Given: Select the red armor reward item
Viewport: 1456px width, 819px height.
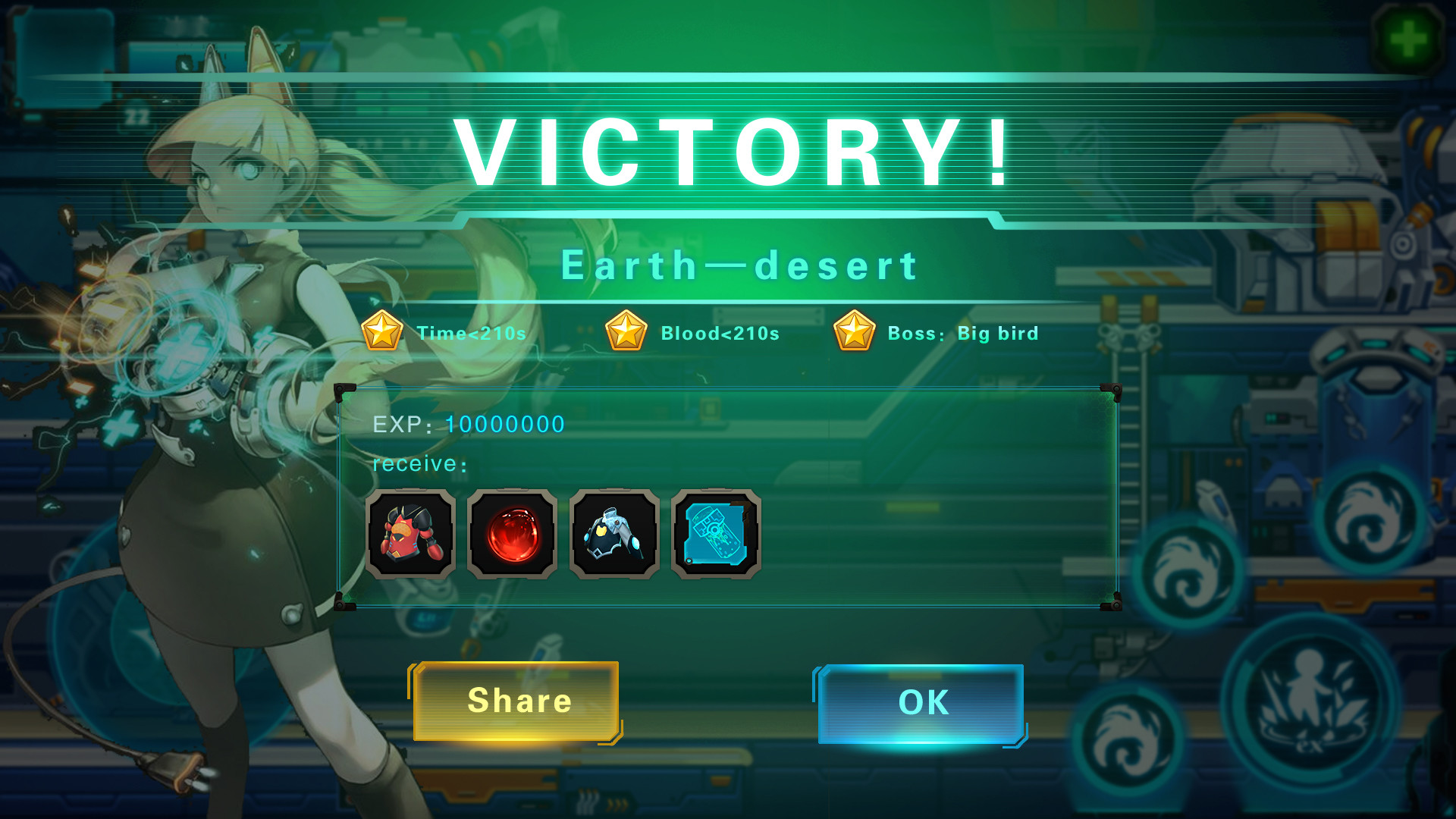Looking at the screenshot, I should click(410, 535).
